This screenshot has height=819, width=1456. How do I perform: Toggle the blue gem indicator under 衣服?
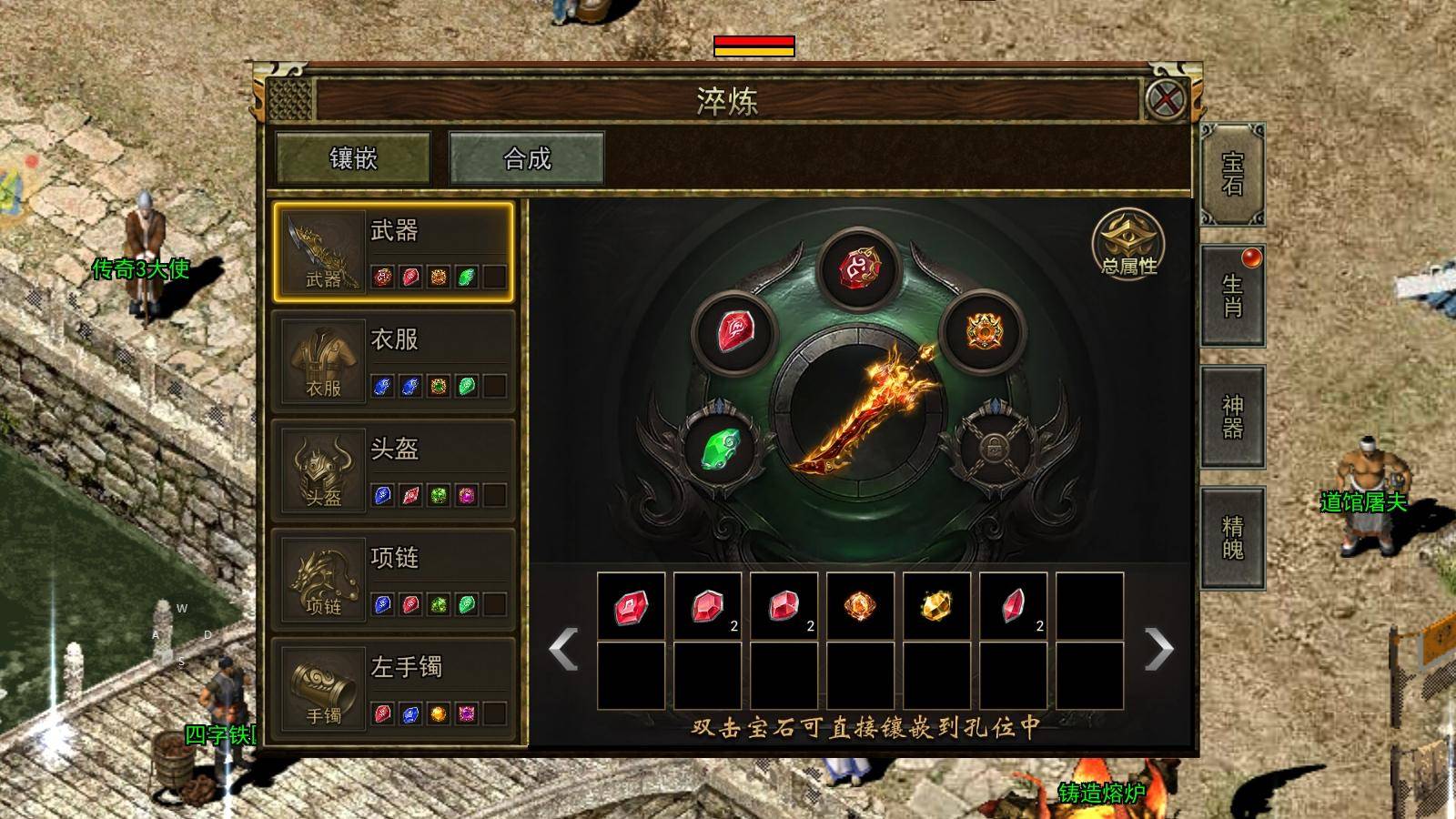click(385, 388)
